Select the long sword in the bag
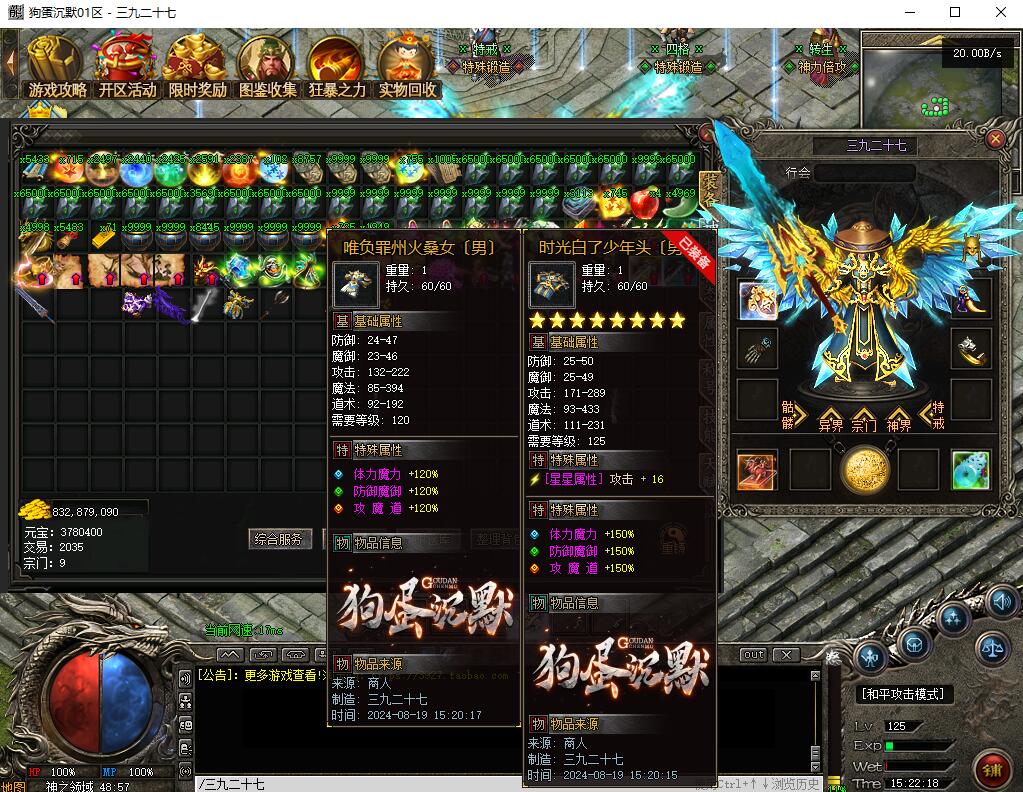1023x792 pixels. 33,305
